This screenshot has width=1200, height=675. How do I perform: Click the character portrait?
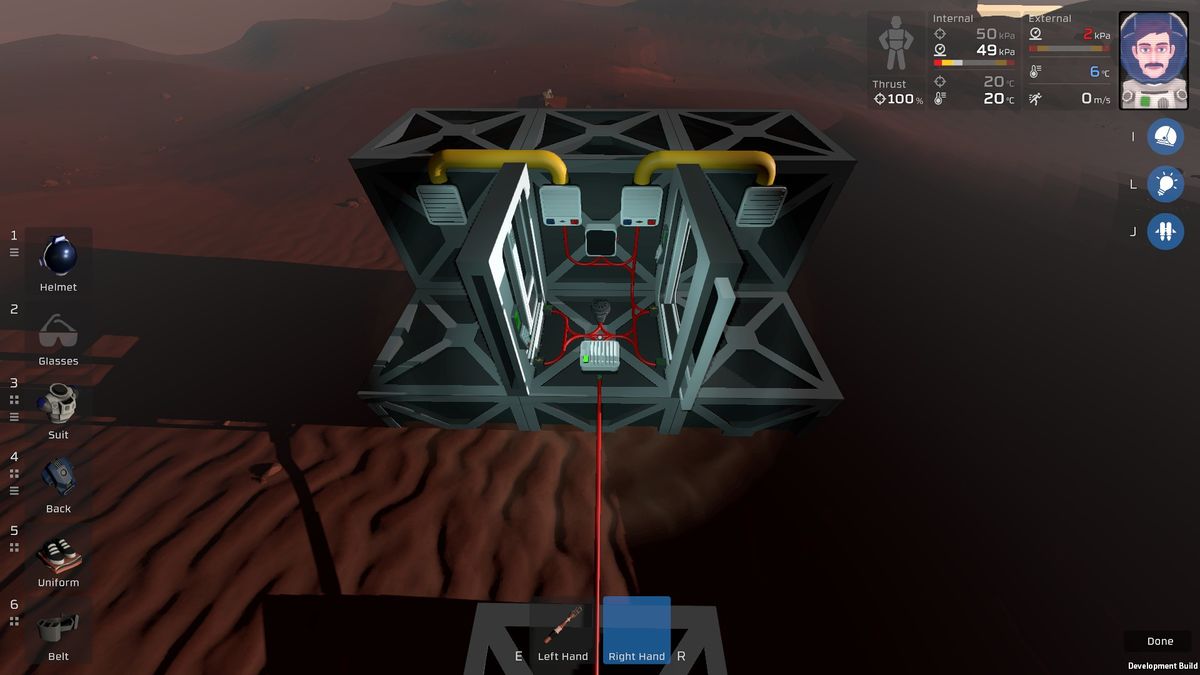(x=1153, y=60)
